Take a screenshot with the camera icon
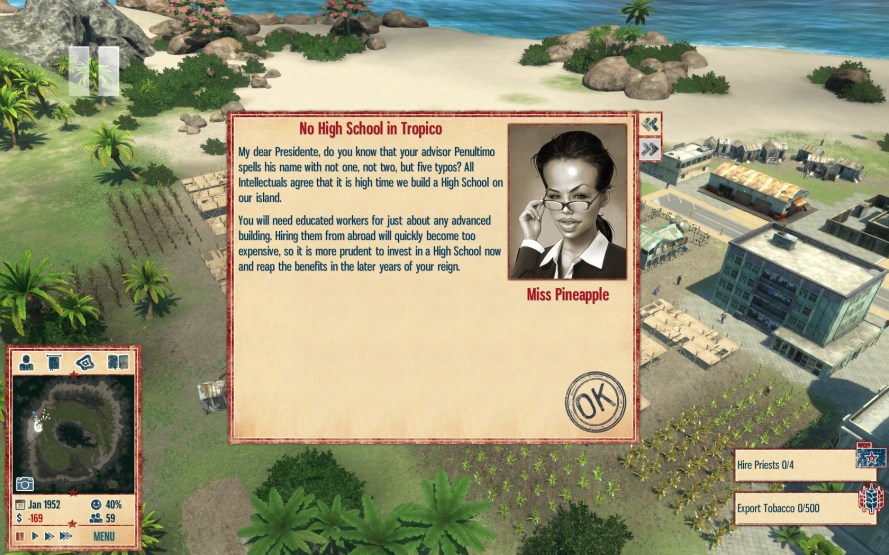 [x=24, y=484]
